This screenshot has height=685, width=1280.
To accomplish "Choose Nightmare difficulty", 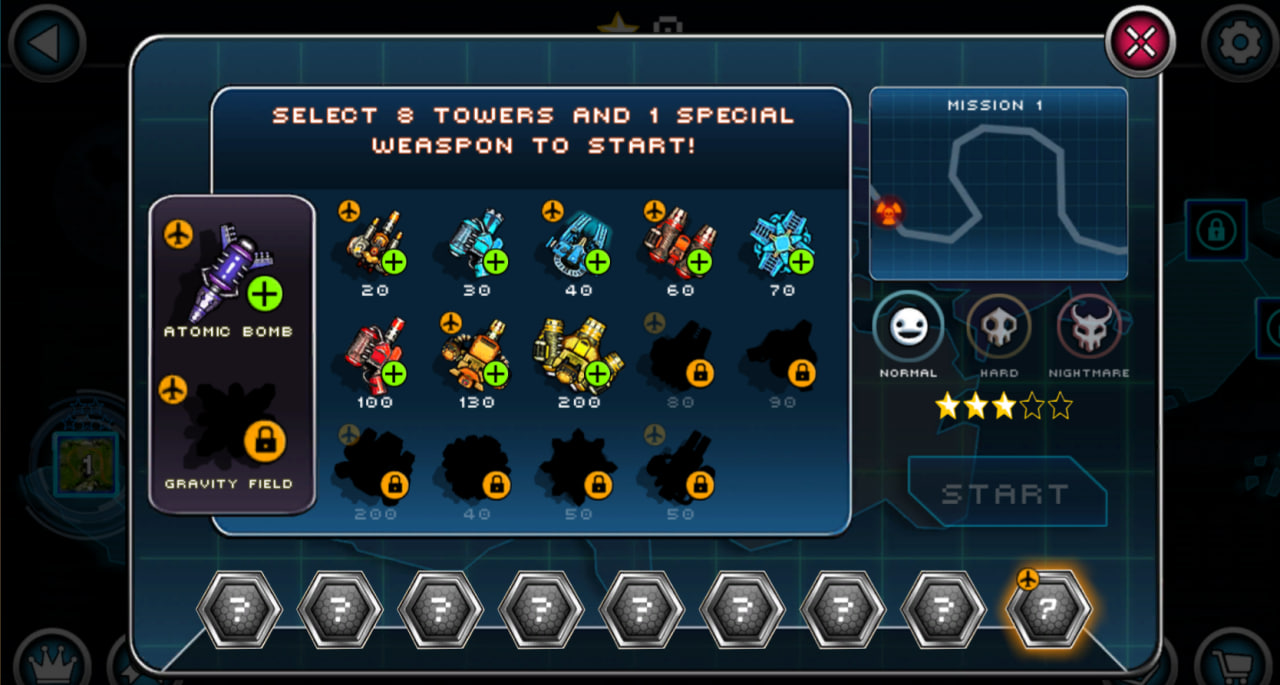I will [x=1089, y=330].
